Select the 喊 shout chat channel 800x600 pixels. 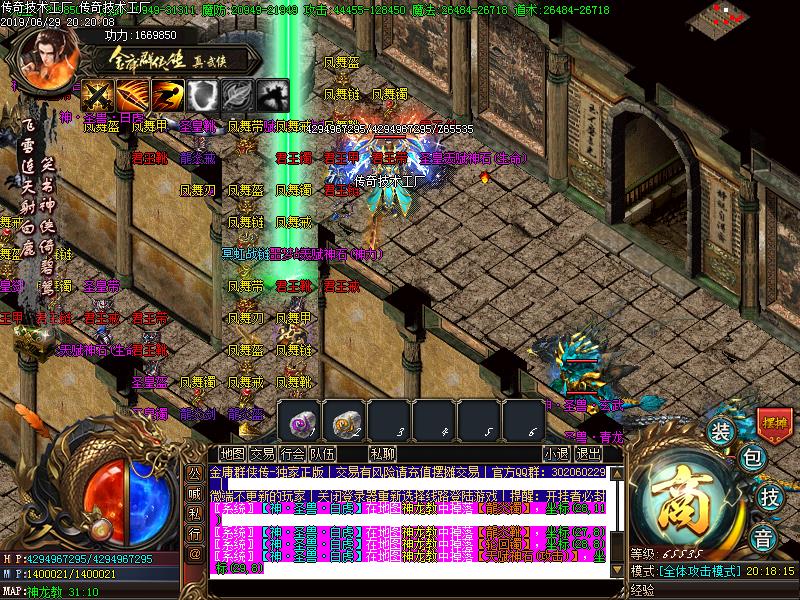(x=194, y=490)
